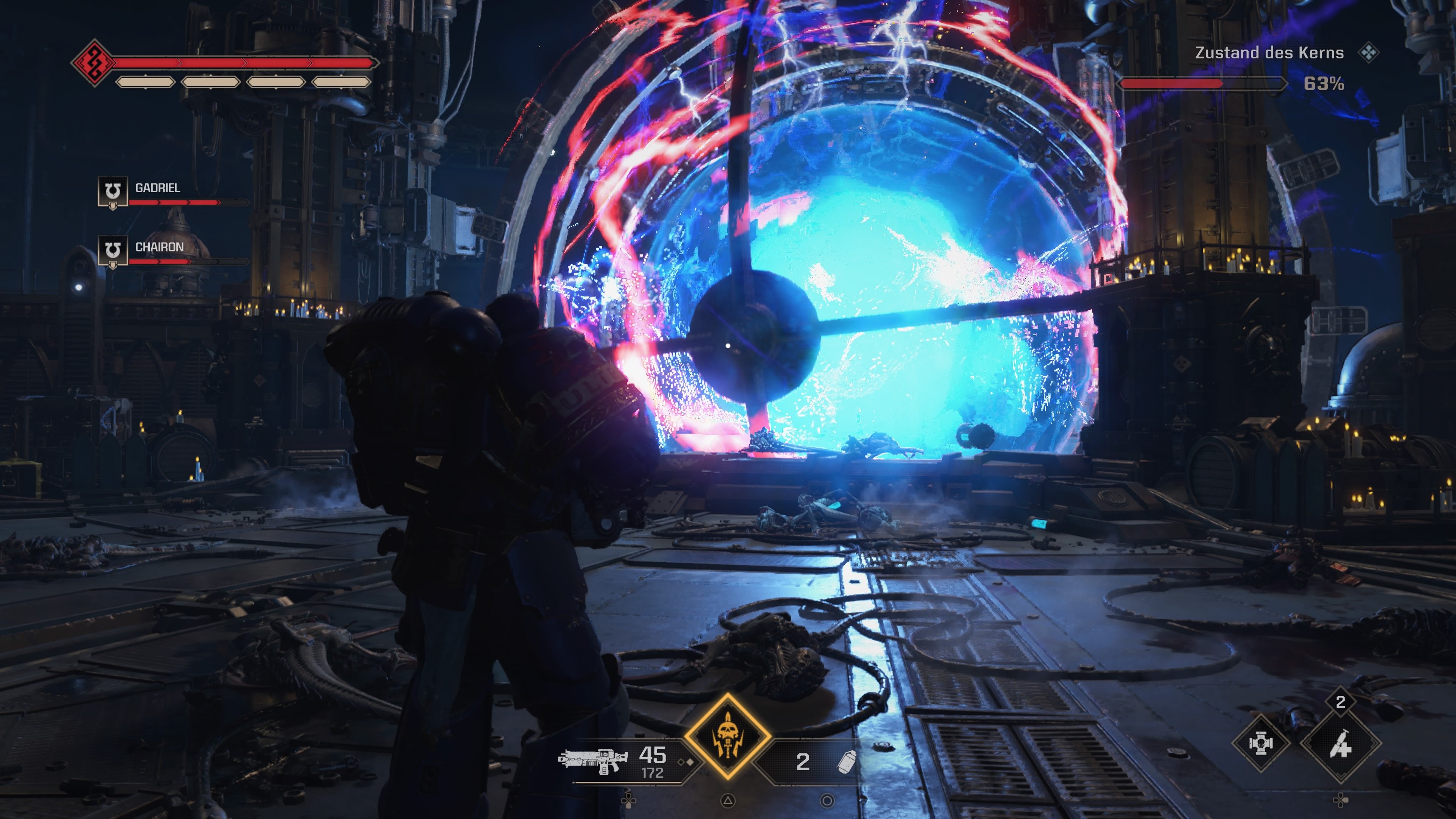Select squad member Gadriel's portrait

tap(113, 191)
